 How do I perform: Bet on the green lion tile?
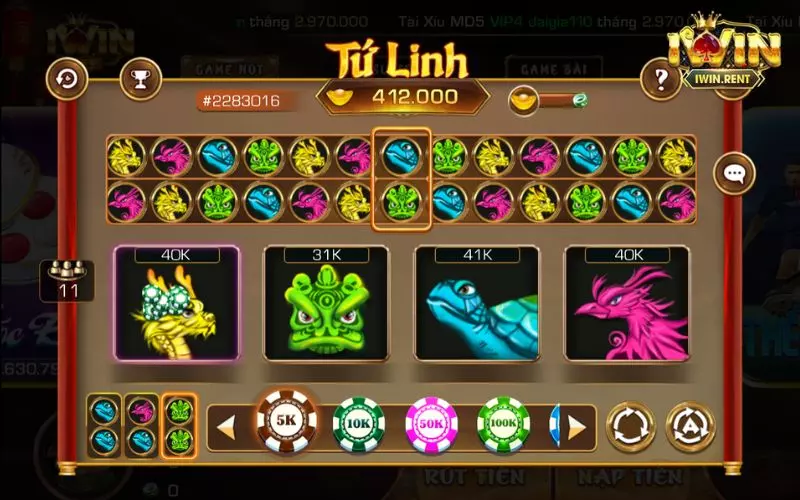(327, 303)
